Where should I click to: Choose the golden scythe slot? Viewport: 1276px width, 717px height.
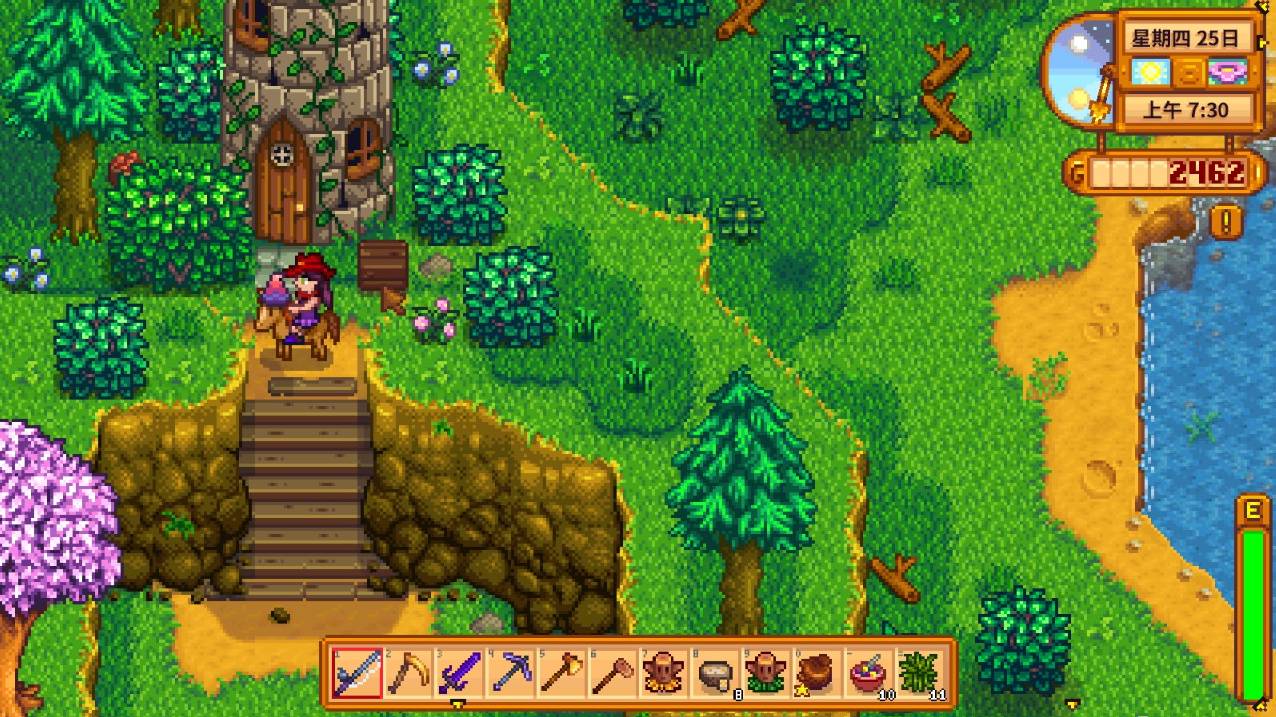click(408, 673)
